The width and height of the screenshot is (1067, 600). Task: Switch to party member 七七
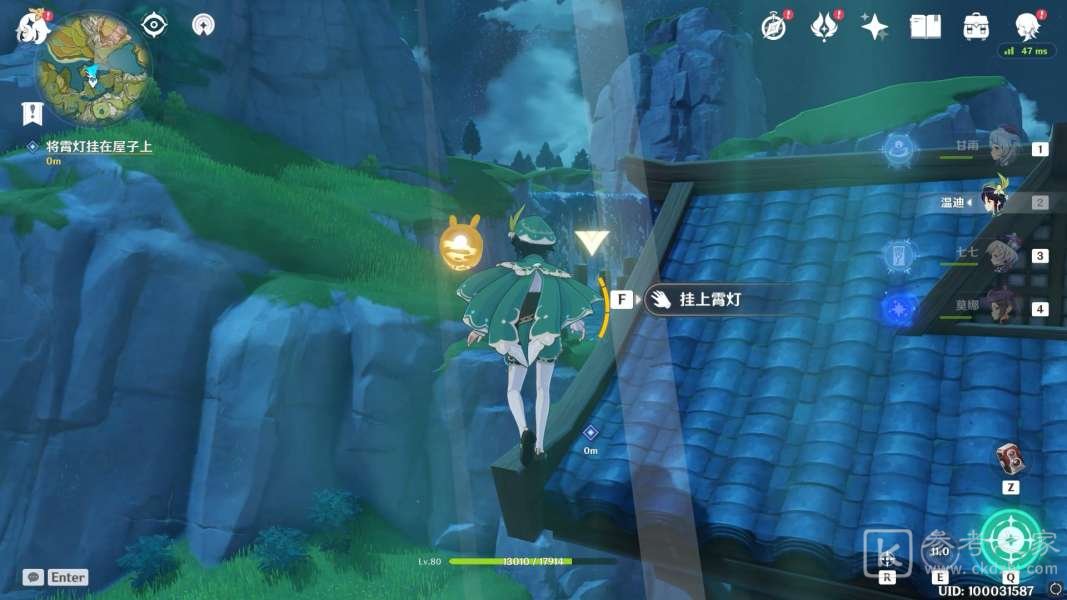pos(1000,255)
